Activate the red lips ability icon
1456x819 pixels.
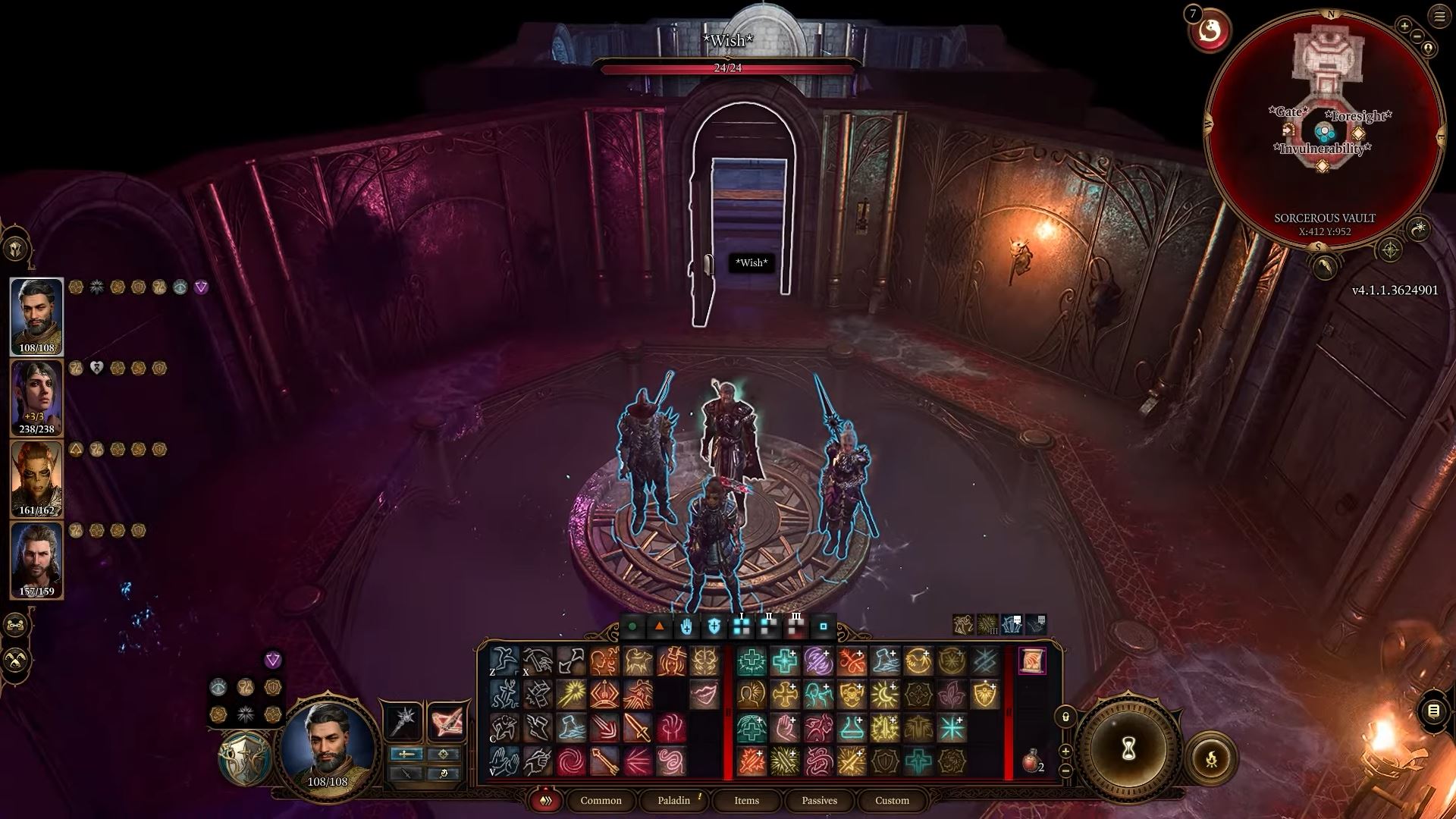(x=704, y=694)
